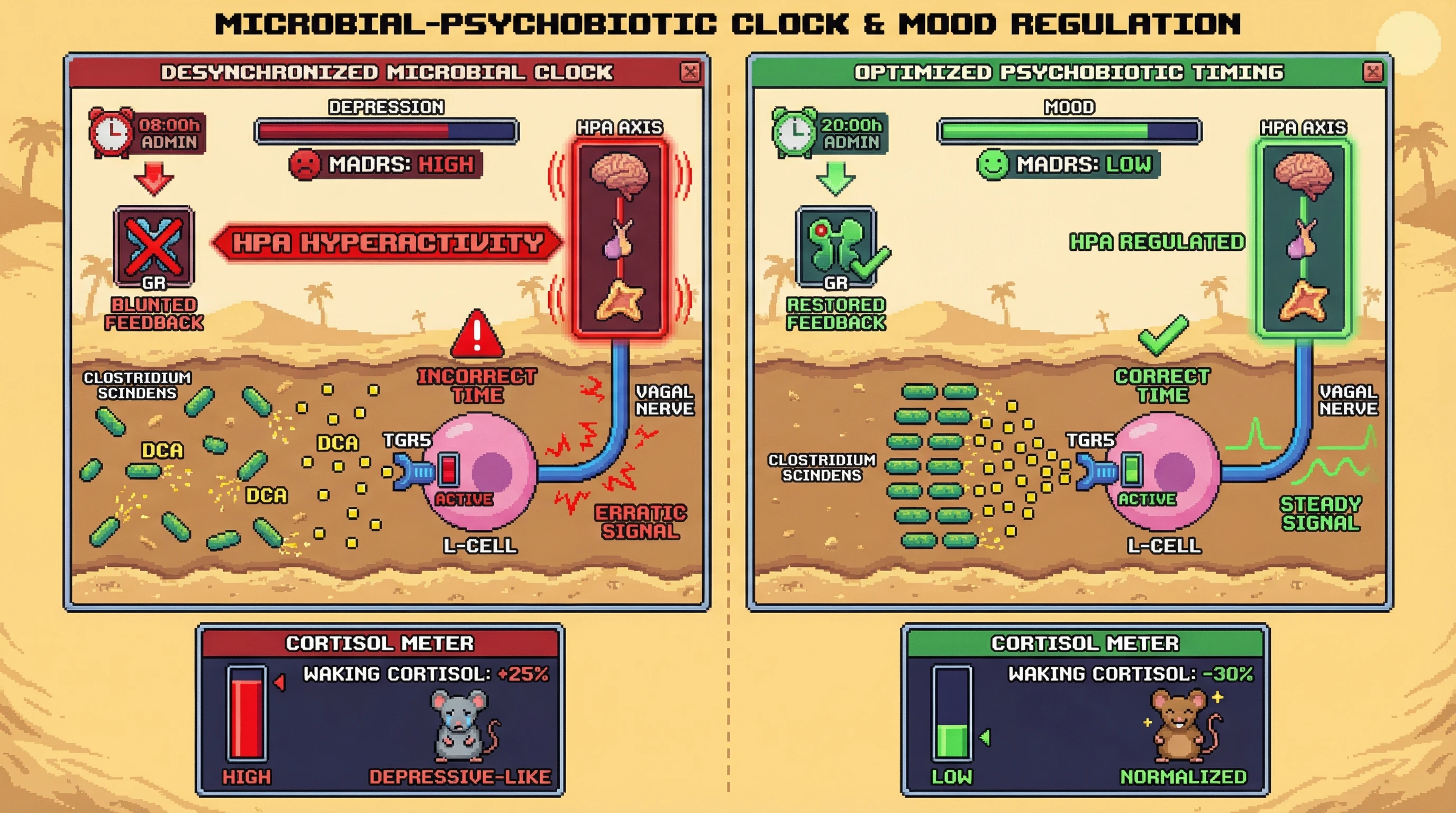Click the crossed-out GR blunted feedback icon
1456x813 pixels.
tap(154, 247)
